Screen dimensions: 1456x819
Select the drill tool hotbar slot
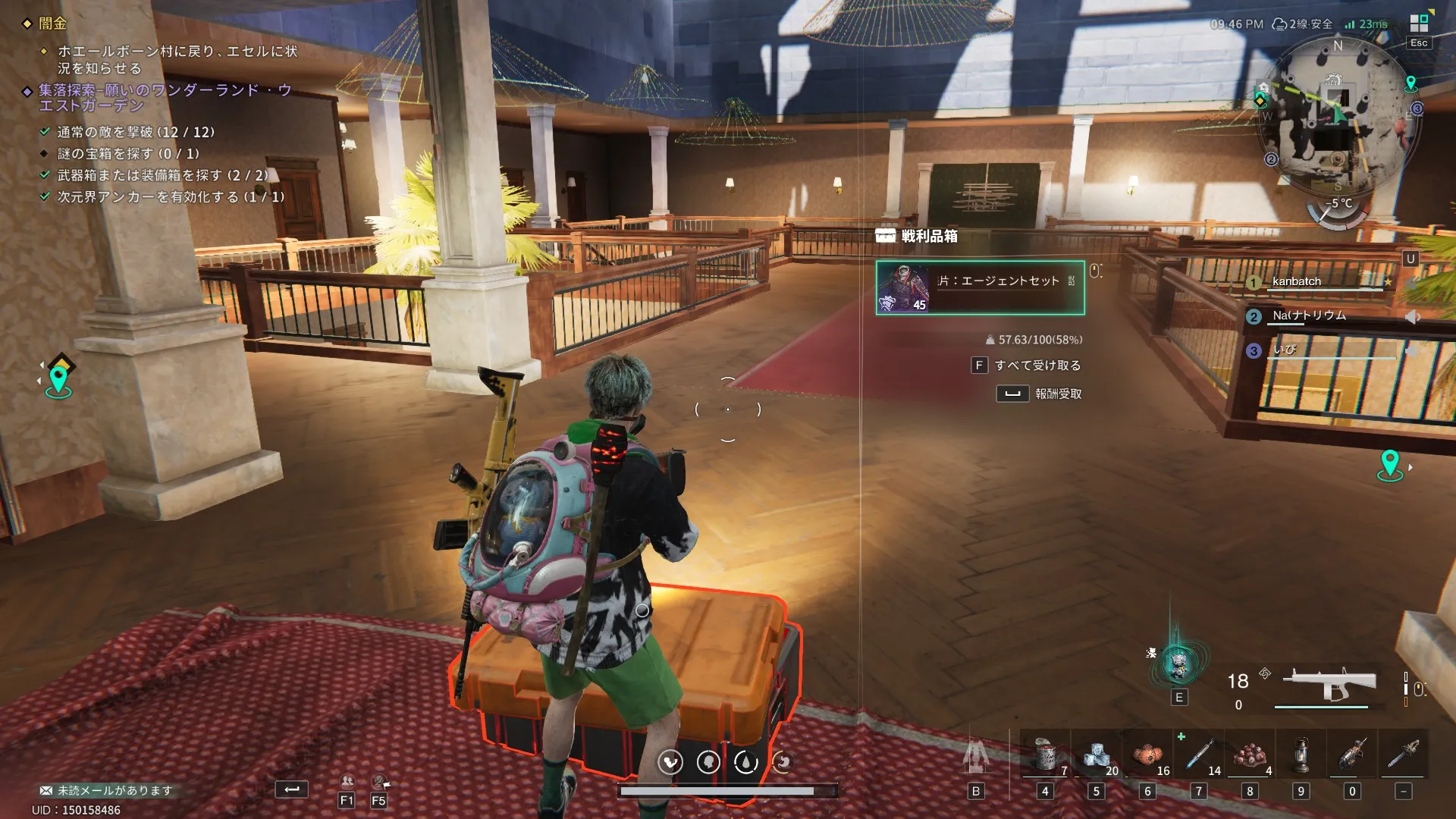coord(1352,756)
